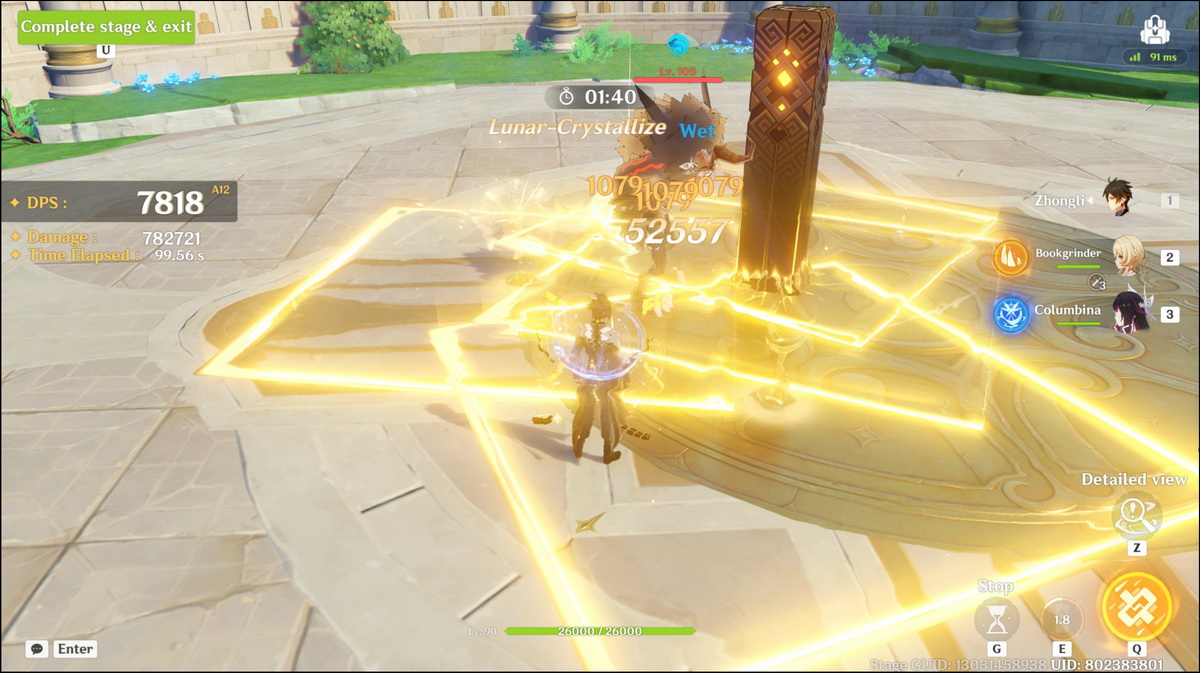Open the Detailed view magnifier icon
This screenshot has width=1200, height=673.
click(1136, 518)
